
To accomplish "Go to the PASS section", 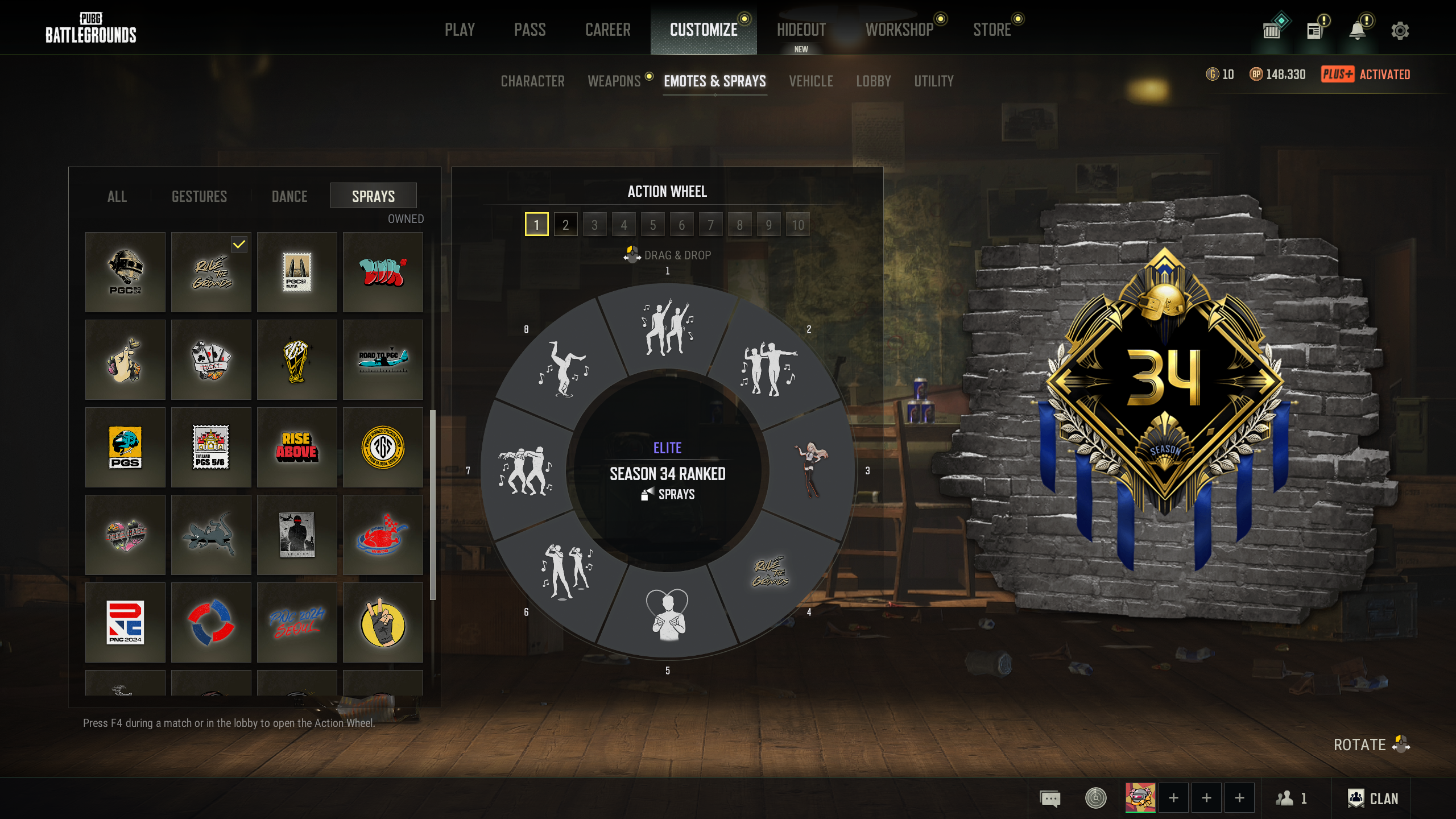I will [530, 30].
